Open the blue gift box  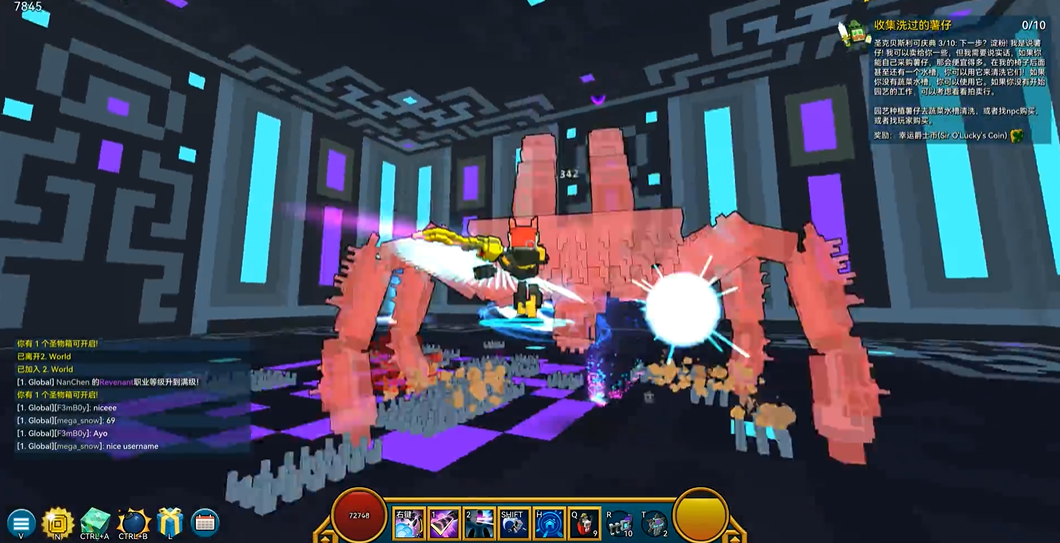click(x=171, y=522)
